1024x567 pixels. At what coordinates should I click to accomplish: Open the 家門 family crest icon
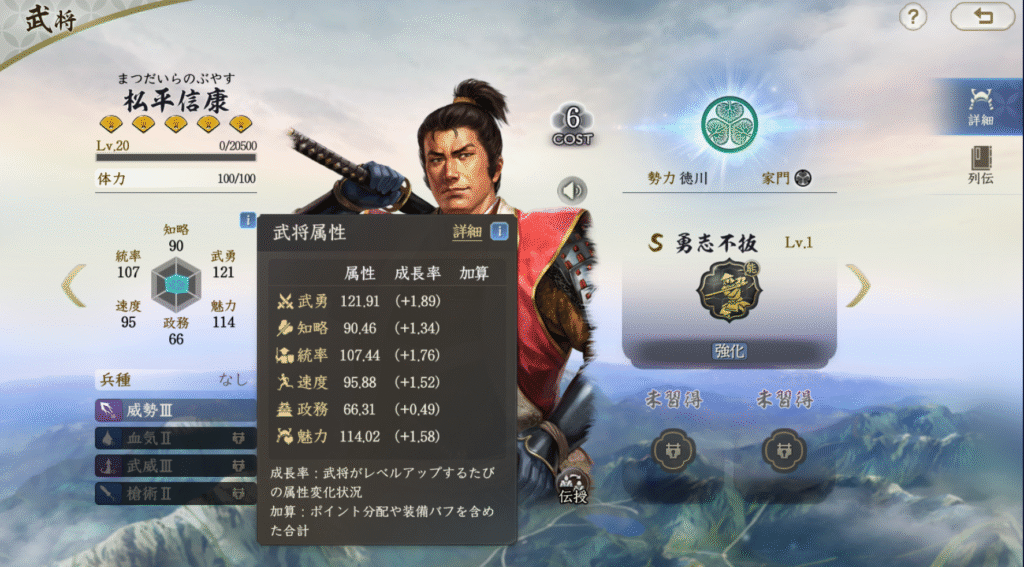point(802,179)
